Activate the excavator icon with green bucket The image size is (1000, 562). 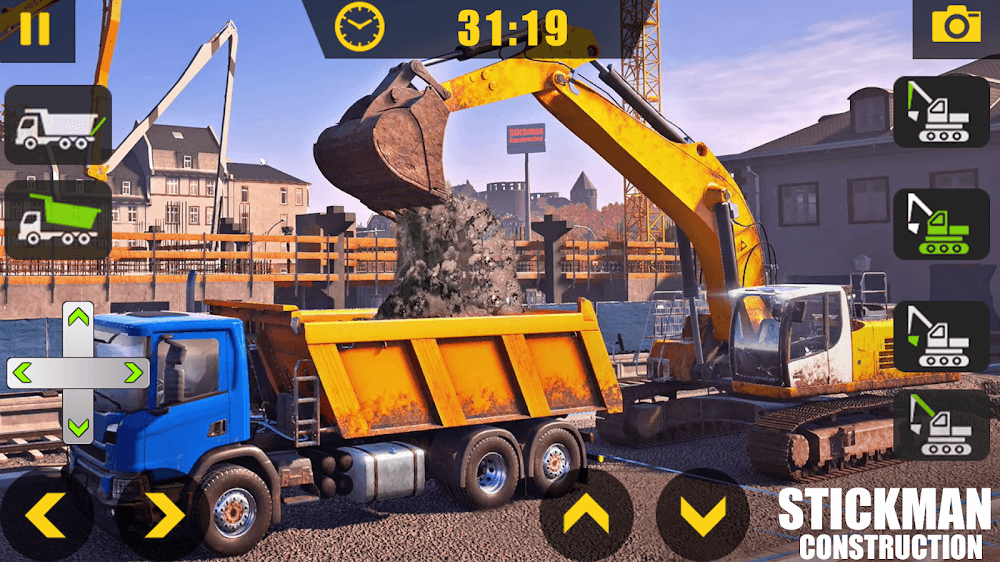941,337
